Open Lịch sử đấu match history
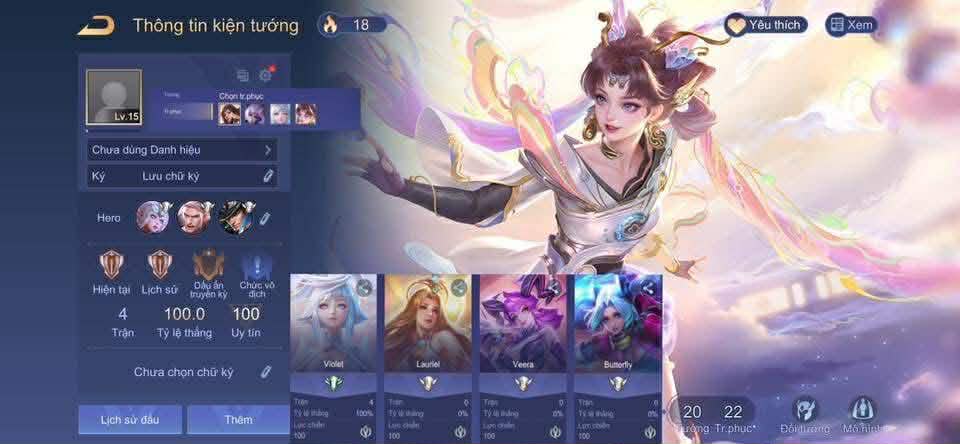This screenshot has height=444, width=960. coord(128,419)
